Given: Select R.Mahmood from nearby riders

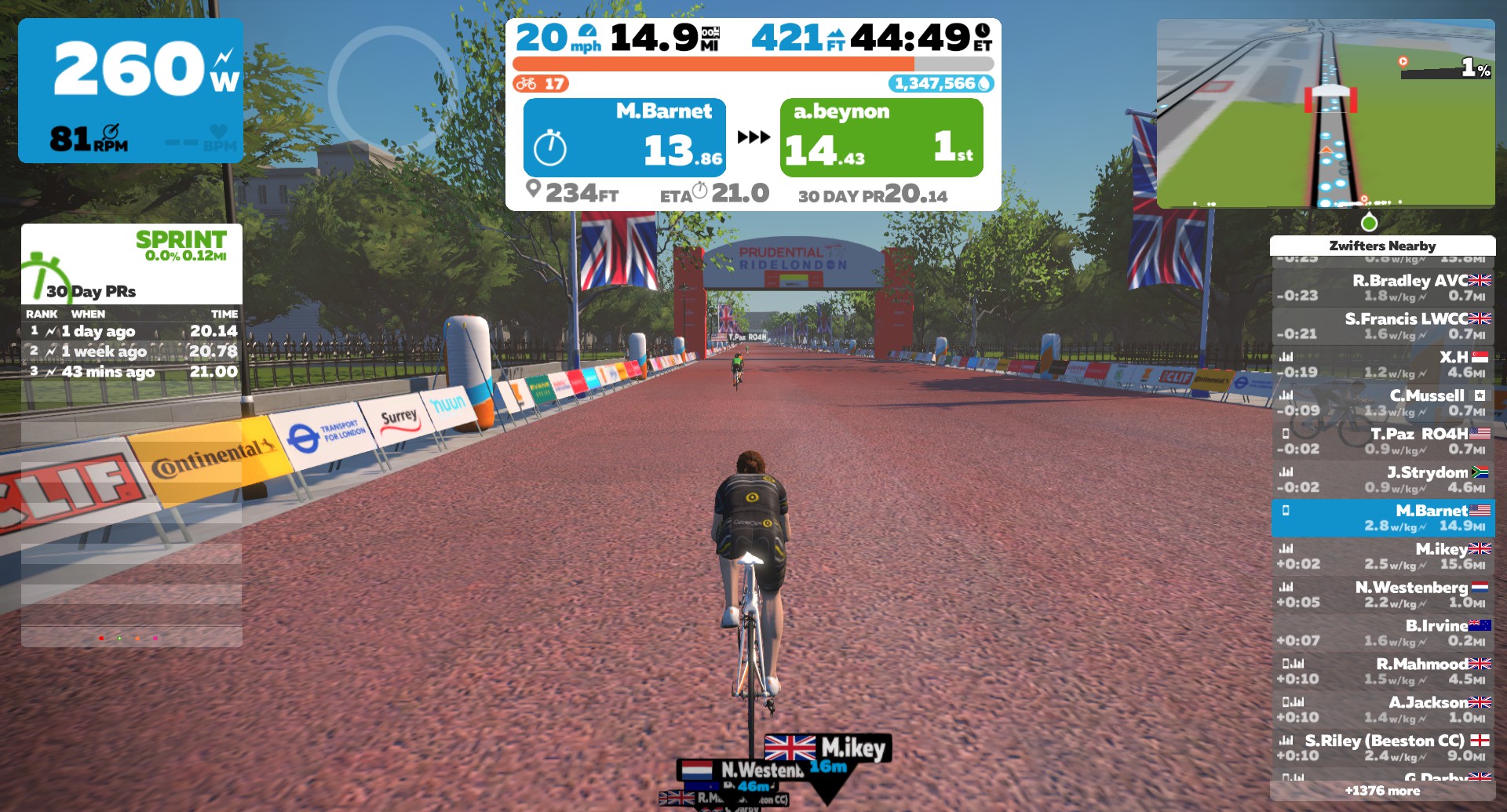Looking at the screenshot, I should pos(1383,672).
